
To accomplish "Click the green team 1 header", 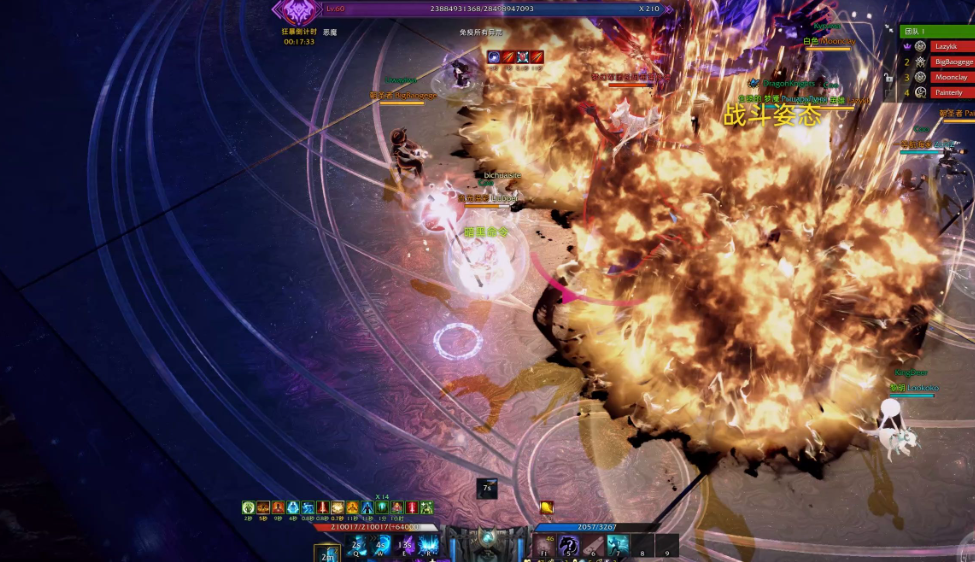I will 936,31.
